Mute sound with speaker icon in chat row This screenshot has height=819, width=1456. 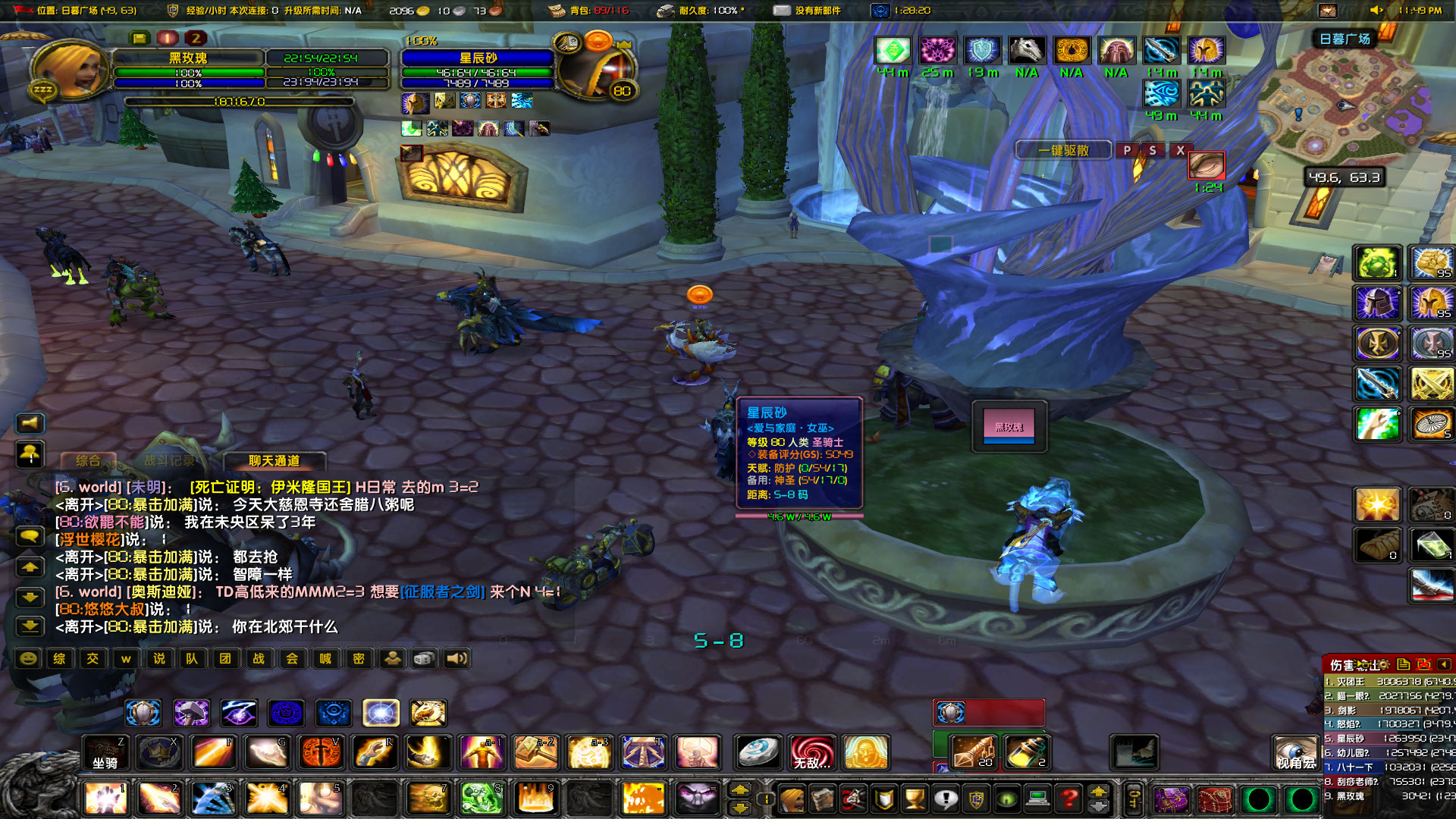[x=456, y=658]
